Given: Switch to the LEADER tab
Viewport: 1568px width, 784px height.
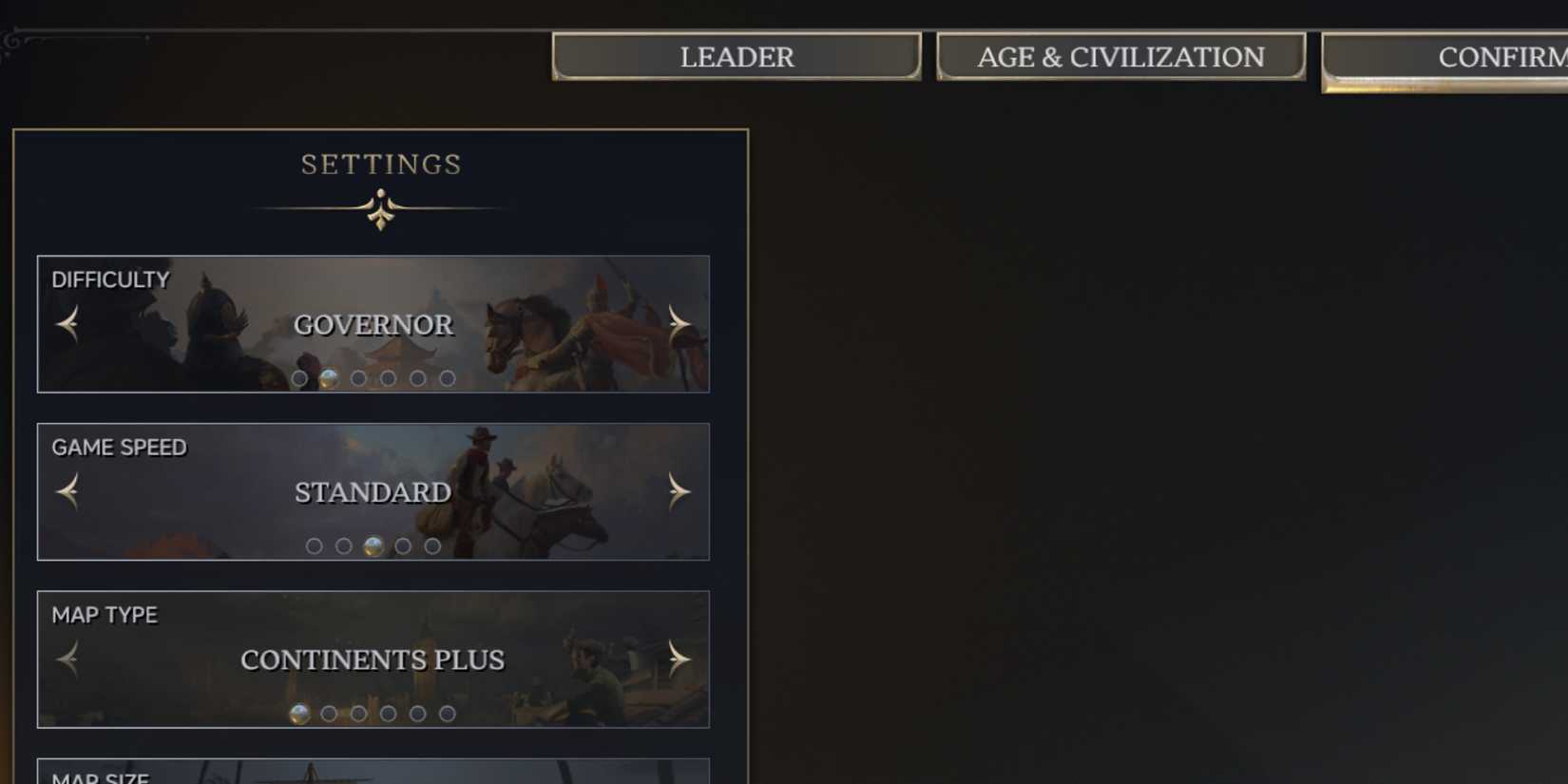Looking at the screenshot, I should (736, 57).
